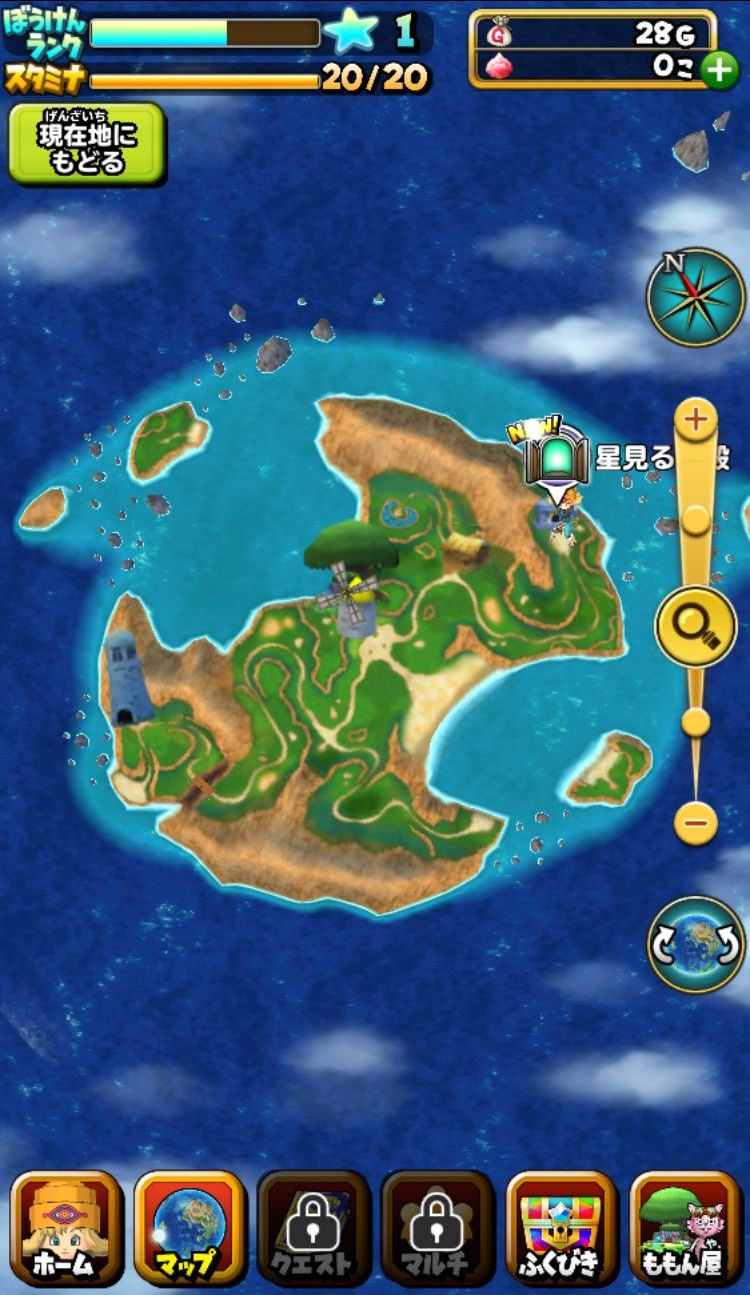Open the ホーム home menu
The image size is (750, 1295).
click(67, 1227)
